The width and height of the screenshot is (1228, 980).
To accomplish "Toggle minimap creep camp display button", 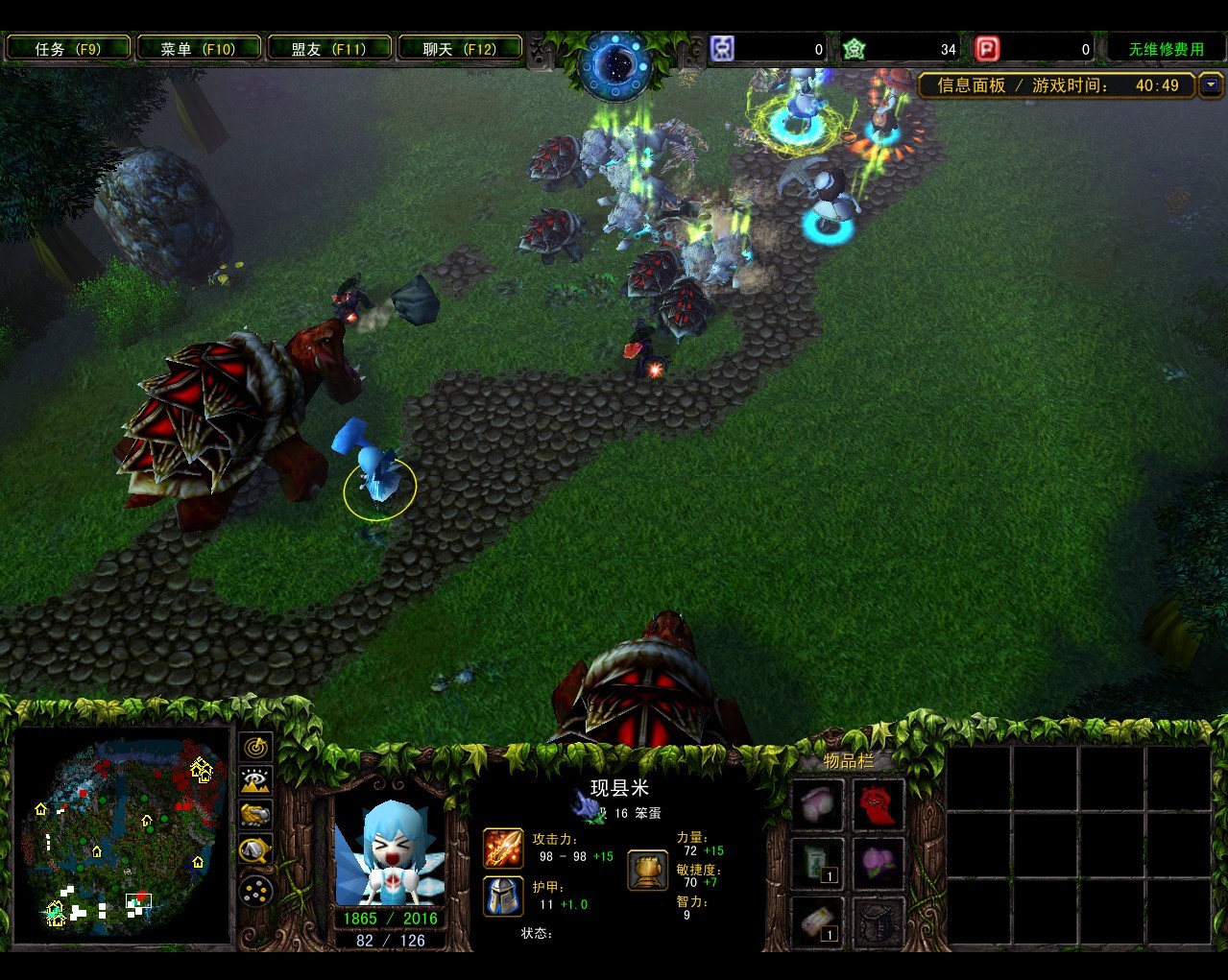I will 256,849.
